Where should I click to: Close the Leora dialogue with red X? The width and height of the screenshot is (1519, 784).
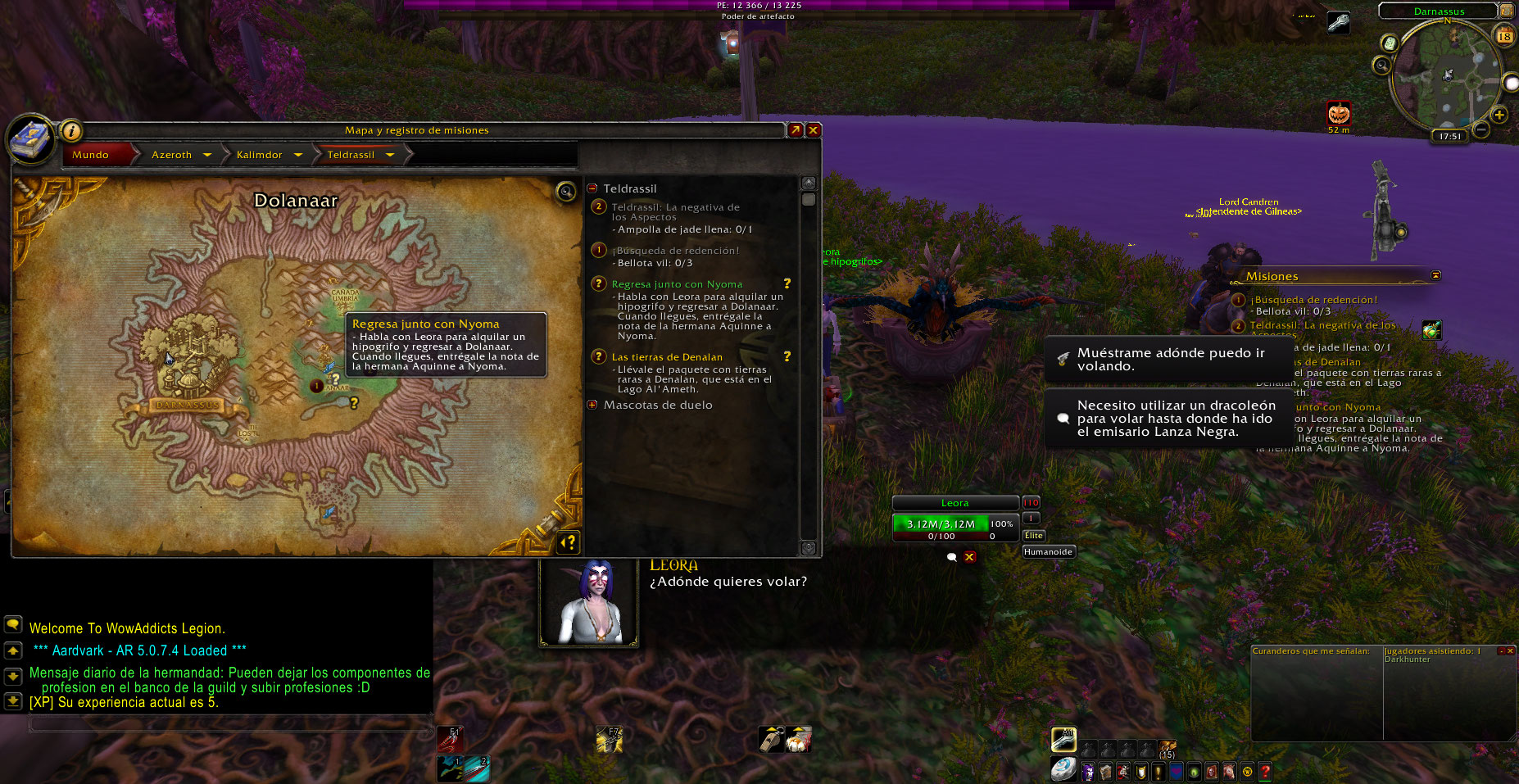point(969,557)
